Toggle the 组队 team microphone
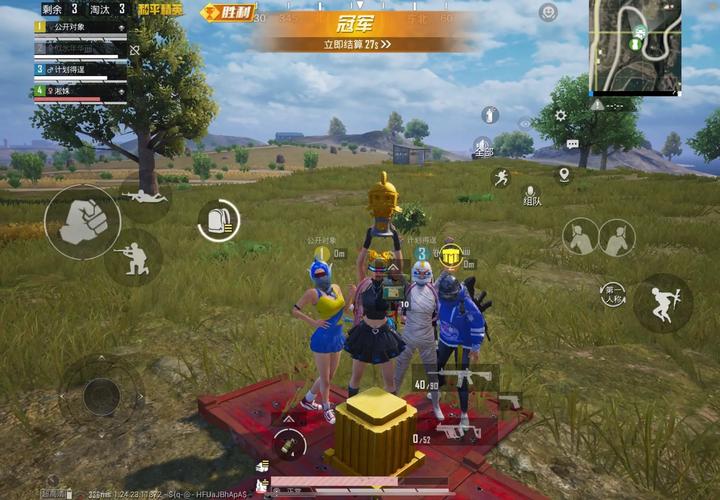720x500 pixels. pos(531,192)
